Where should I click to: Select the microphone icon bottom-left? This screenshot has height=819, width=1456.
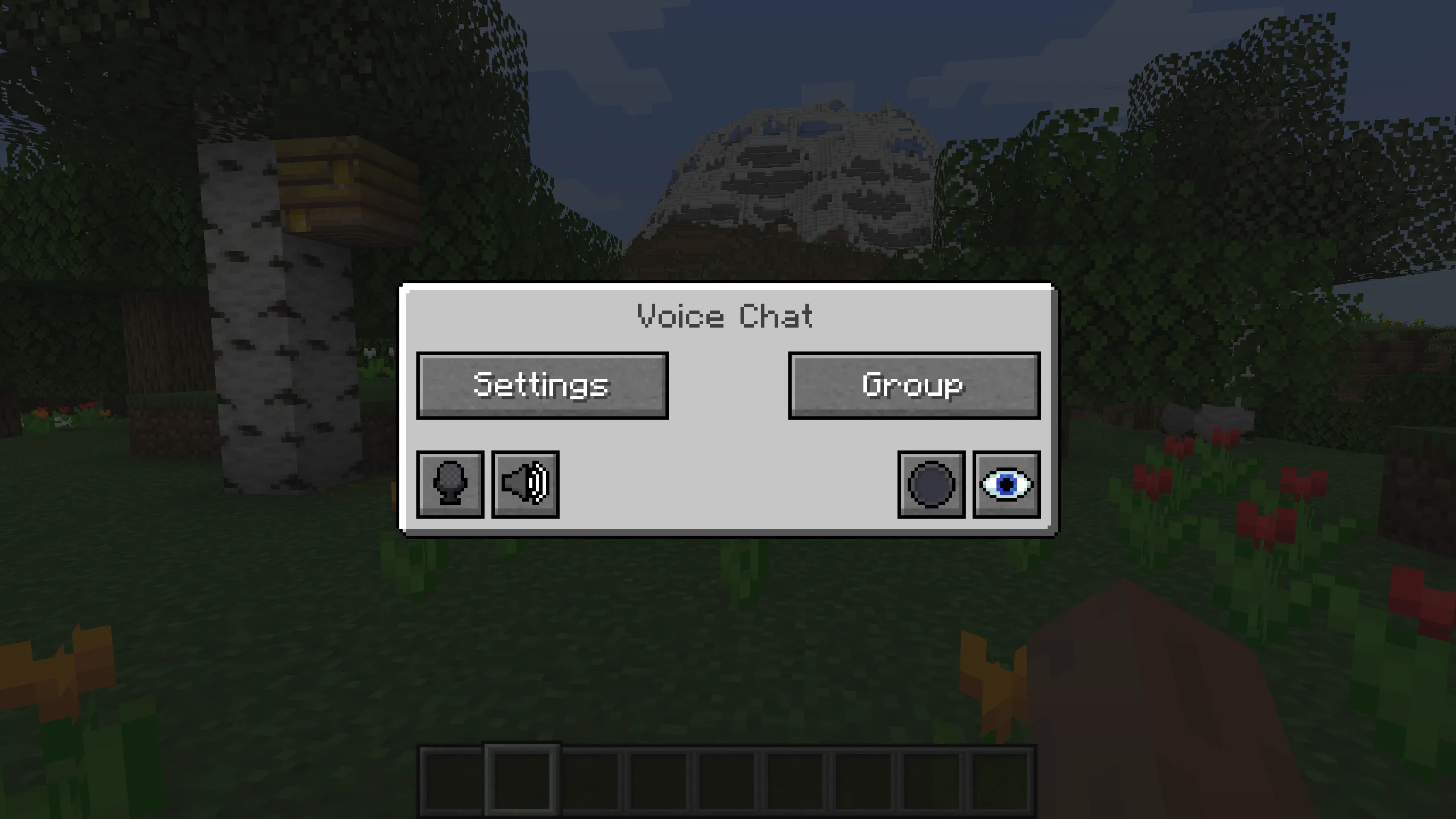point(450,485)
